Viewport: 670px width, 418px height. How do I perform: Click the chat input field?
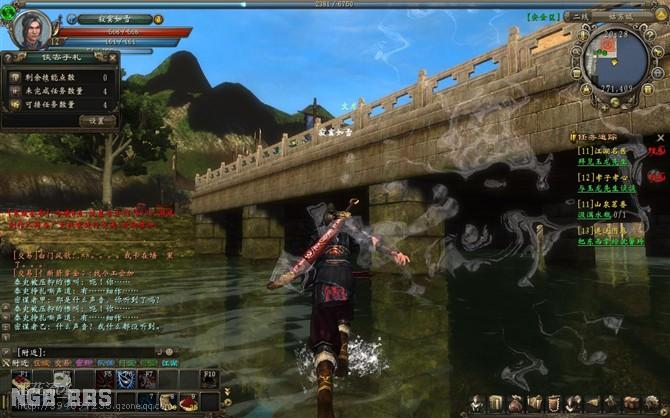click(90, 352)
